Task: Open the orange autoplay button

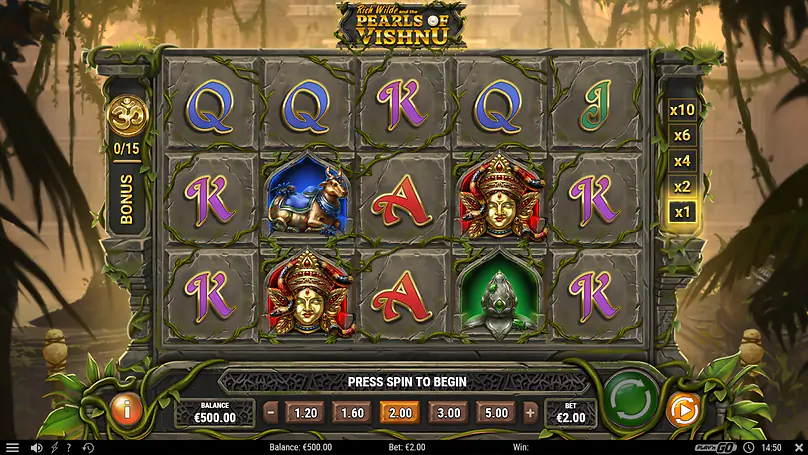Action: (x=682, y=409)
